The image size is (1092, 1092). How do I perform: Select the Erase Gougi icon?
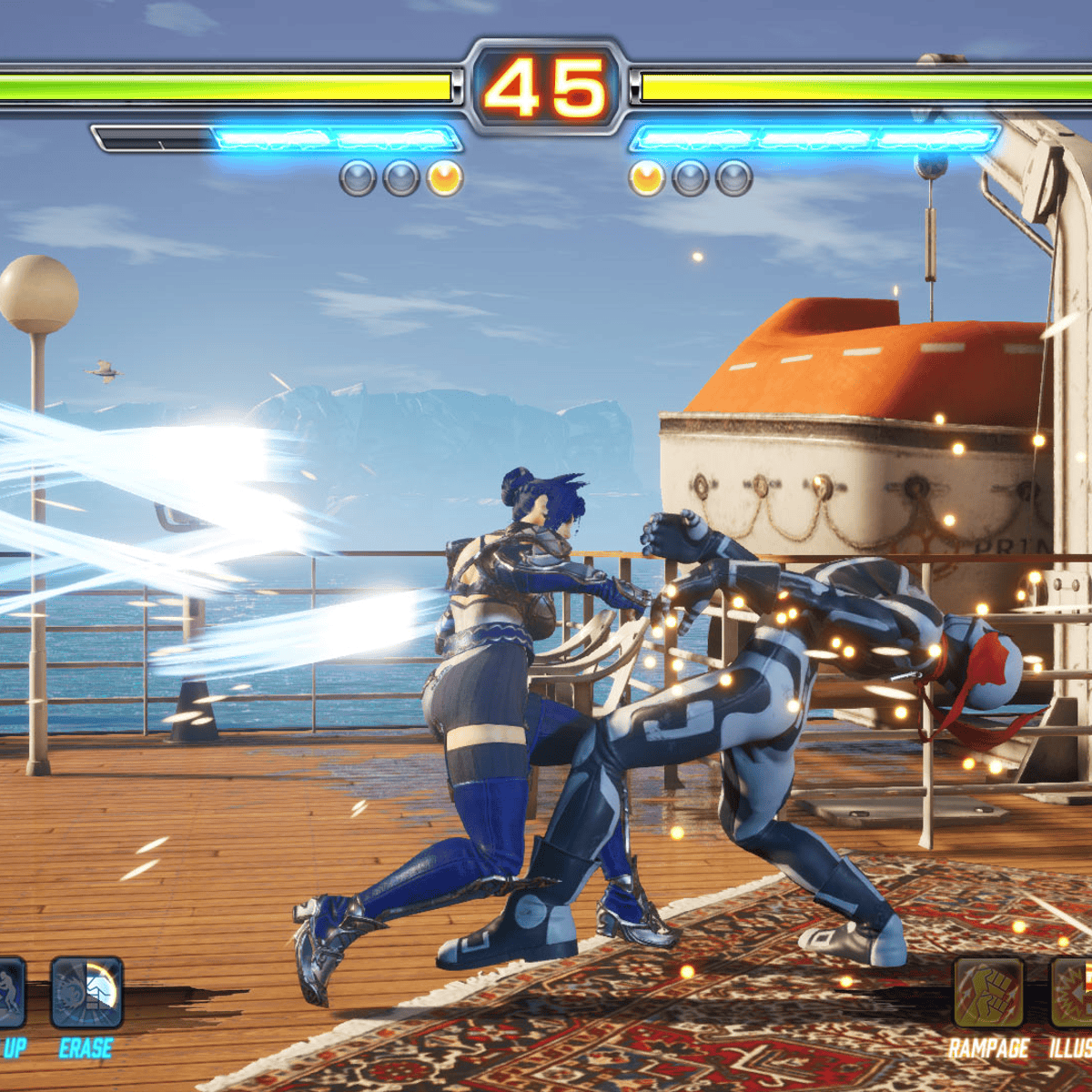click(x=86, y=993)
